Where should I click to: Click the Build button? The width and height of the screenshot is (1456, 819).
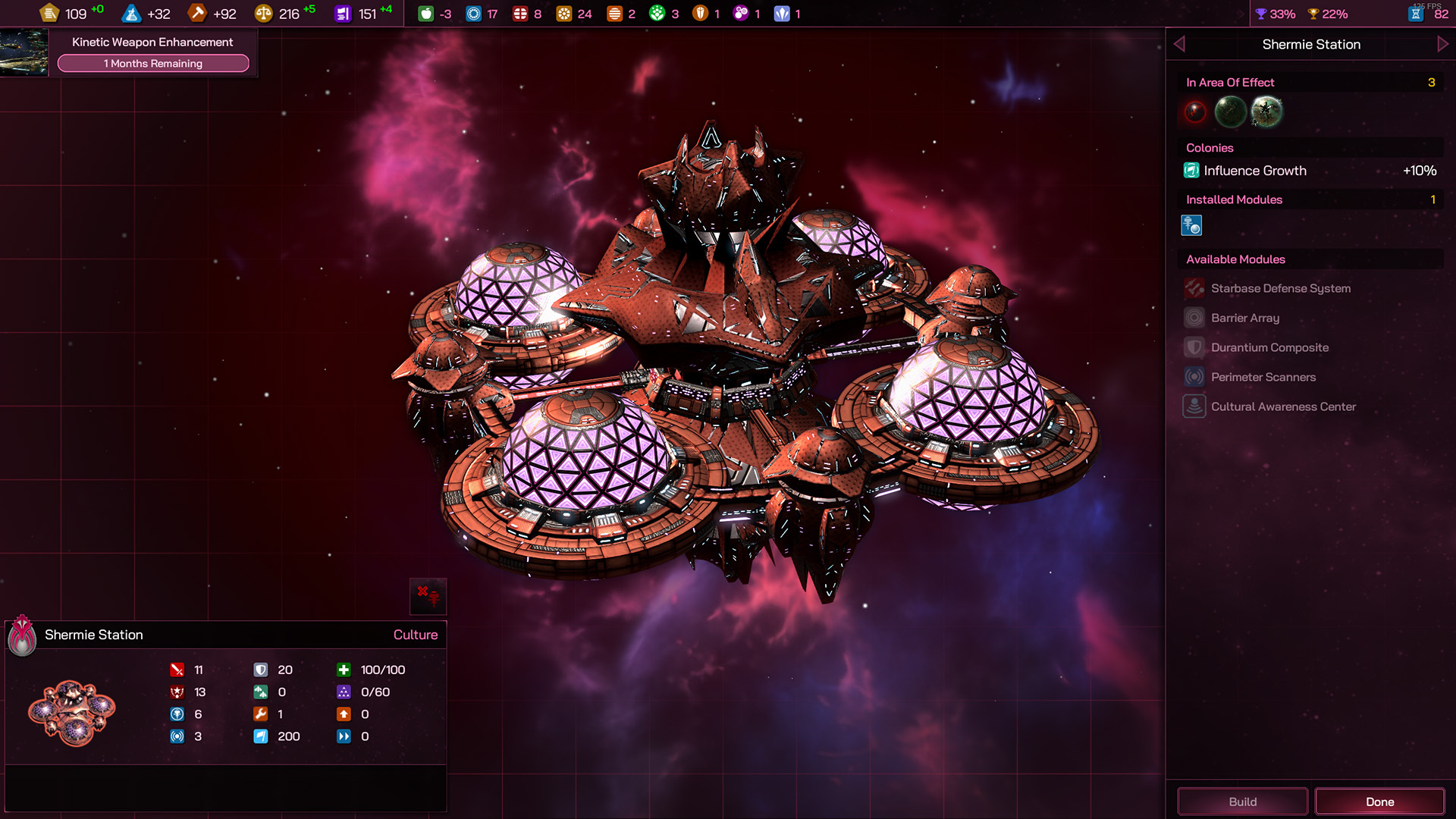(1242, 802)
